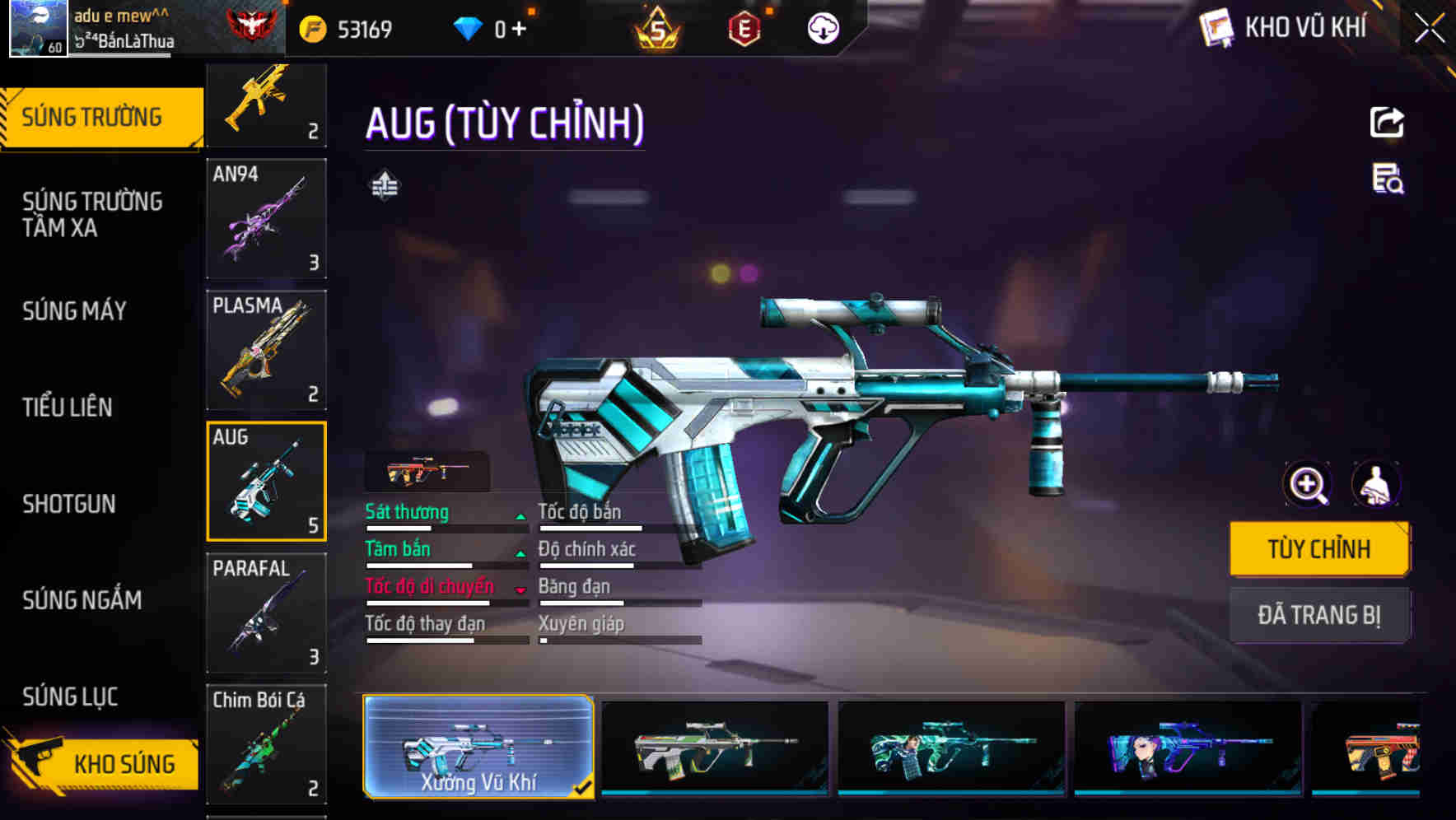Open the Súng Ngắm category
This screenshot has width=1456, height=820.
82,600
